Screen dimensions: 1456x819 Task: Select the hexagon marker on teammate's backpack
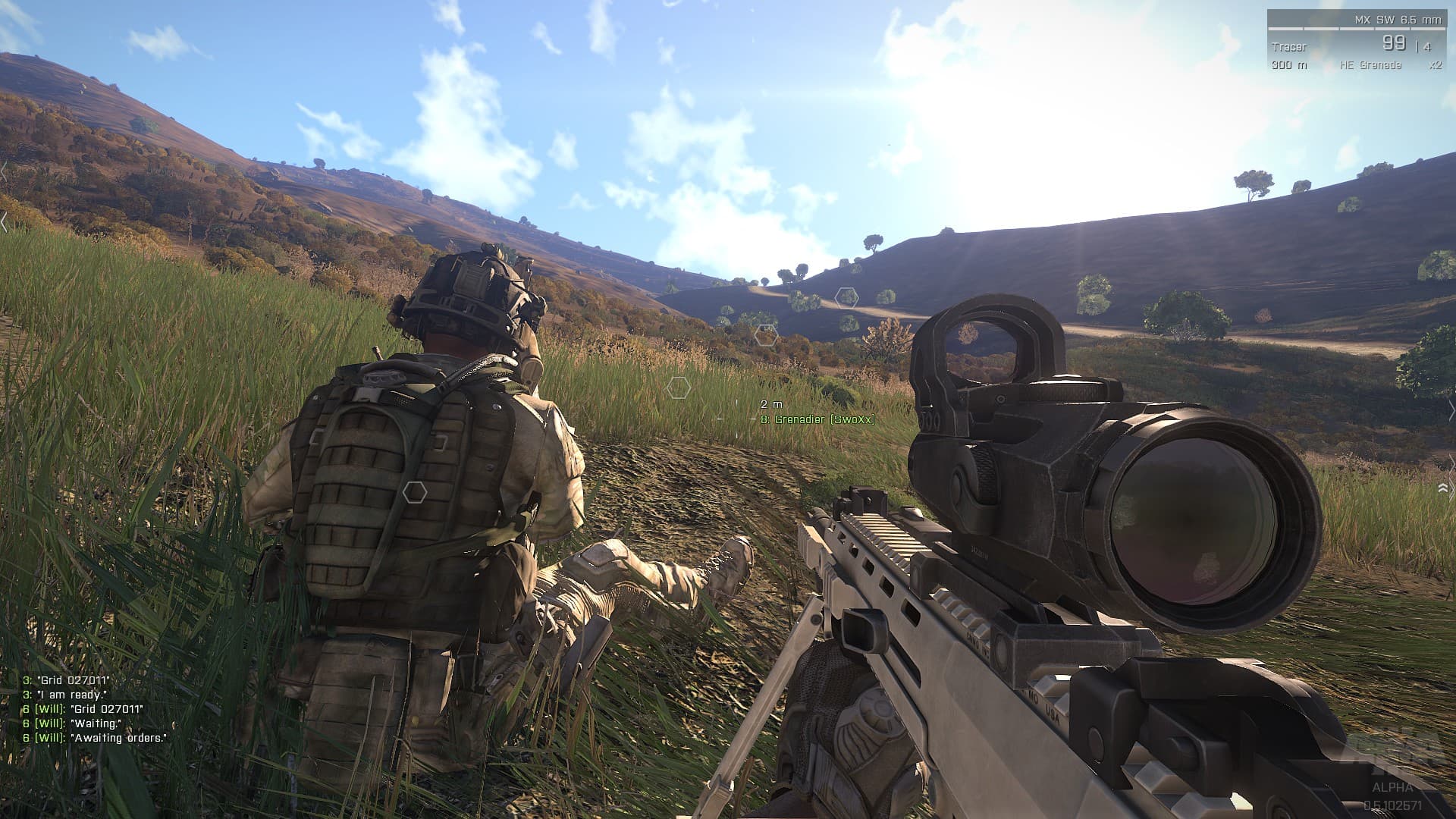(x=413, y=491)
